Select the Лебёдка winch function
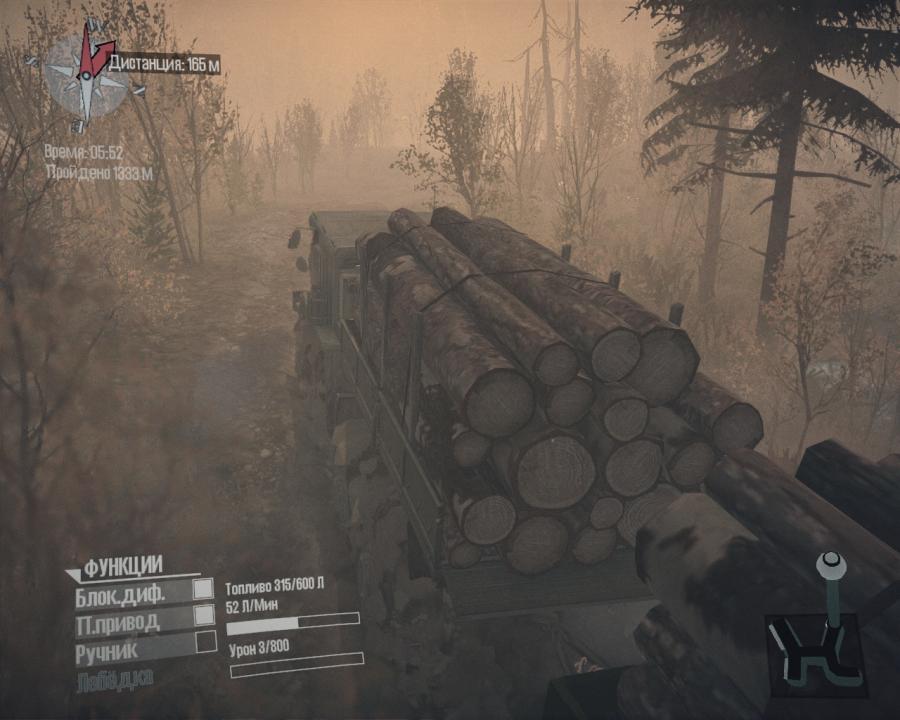Screen dimensions: 900x720 [114, 681]
